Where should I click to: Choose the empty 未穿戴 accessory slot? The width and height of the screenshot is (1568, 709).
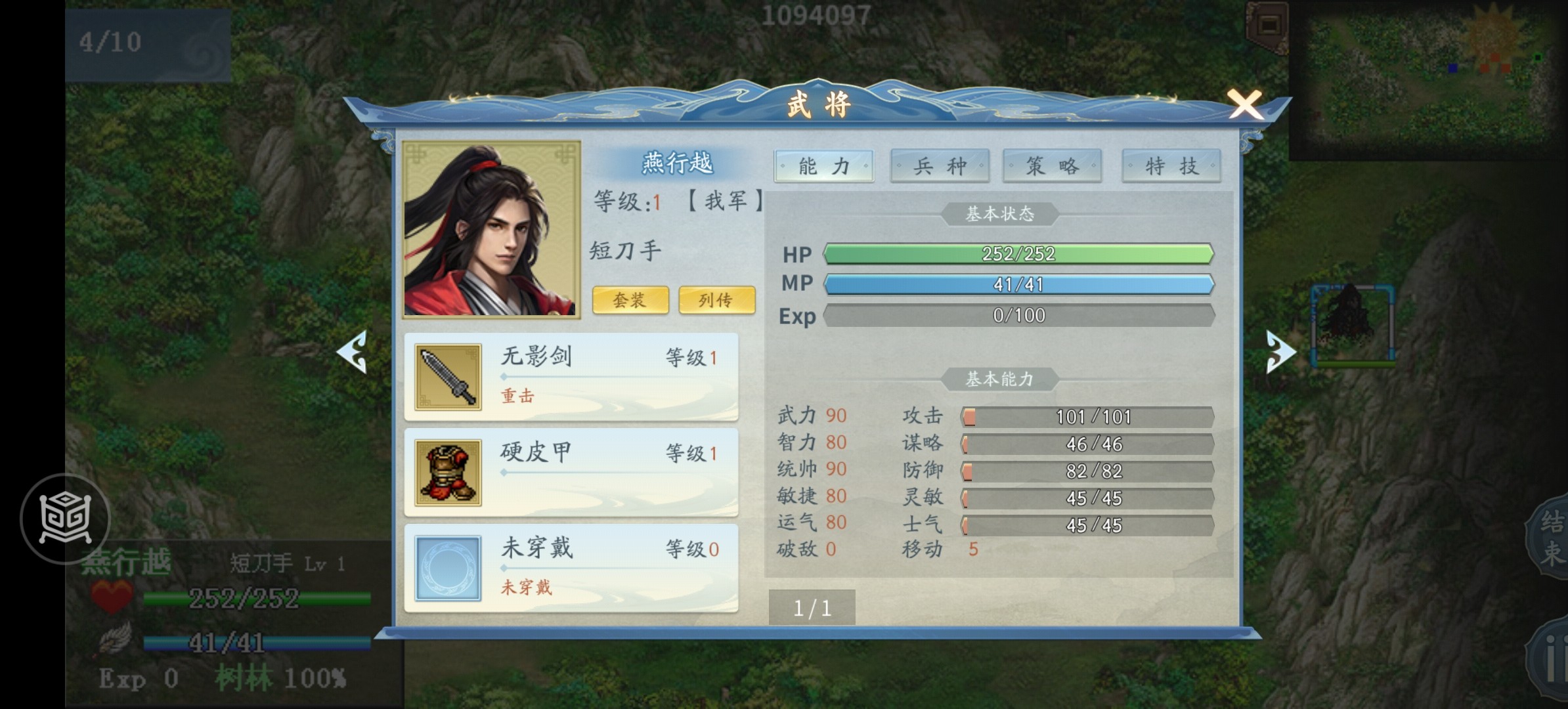[571, 568]
